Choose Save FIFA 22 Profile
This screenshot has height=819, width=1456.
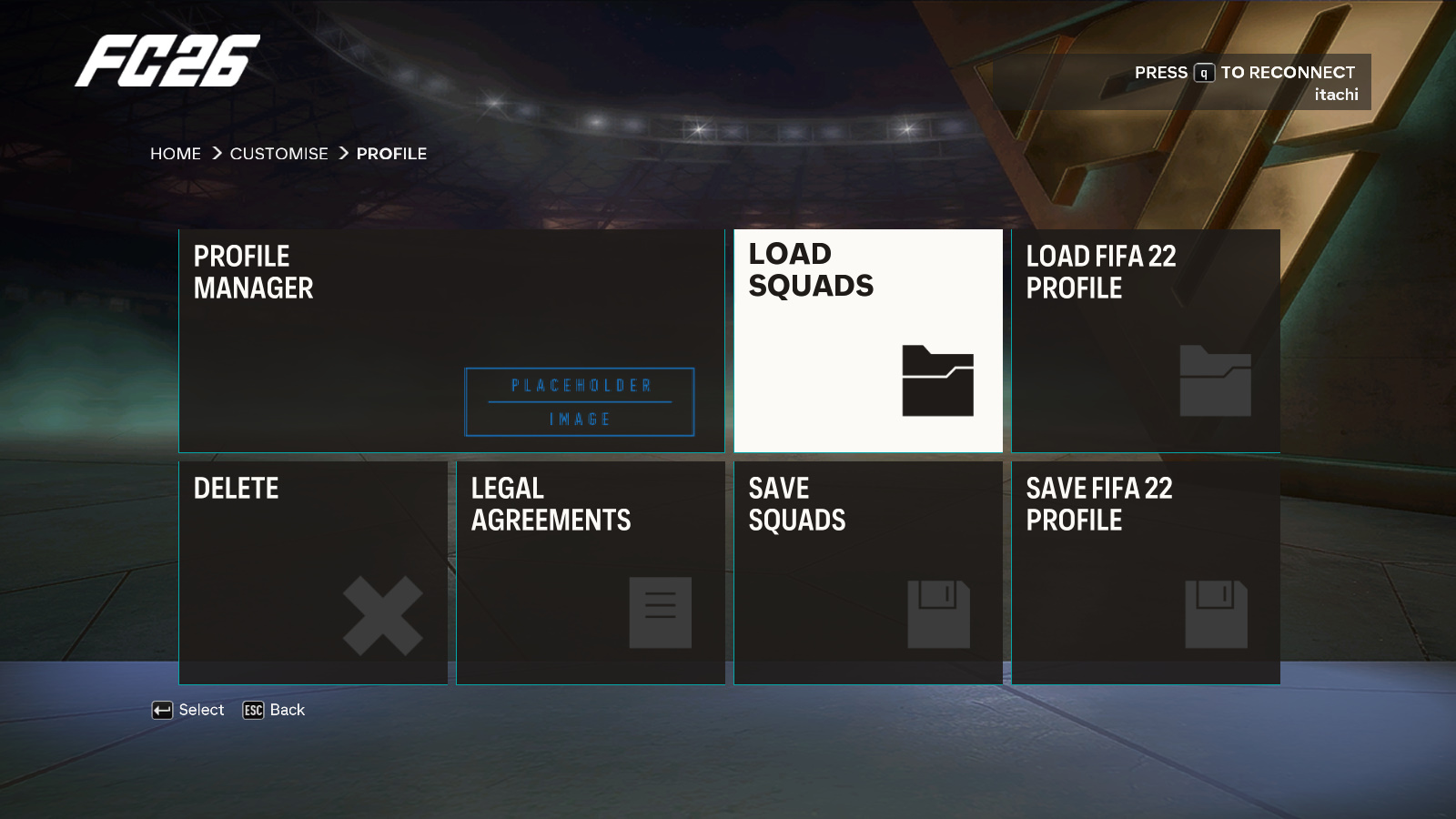pyautogui.click(x=1145, y=572)
